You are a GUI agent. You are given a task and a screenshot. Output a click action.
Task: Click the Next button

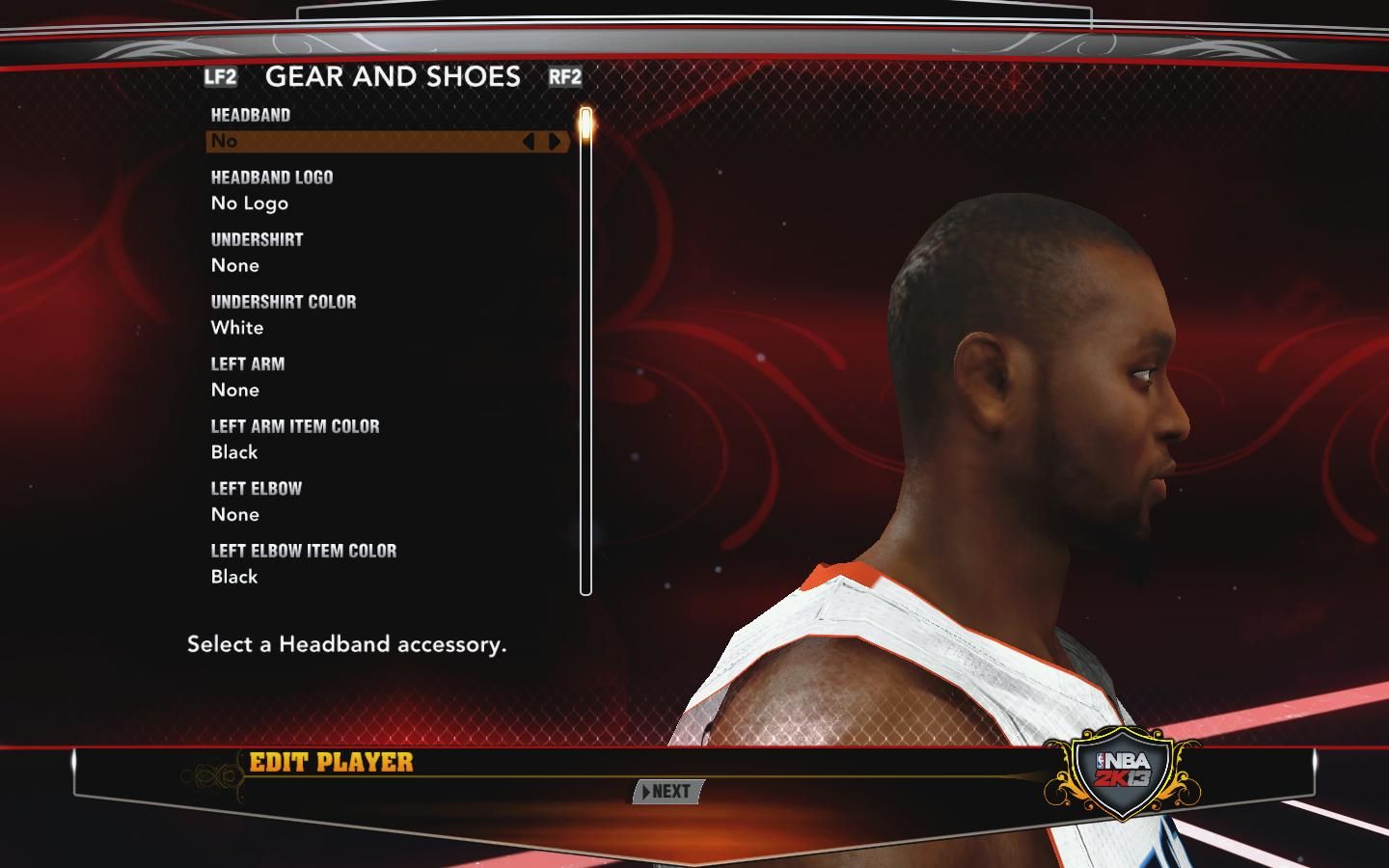pyautogui.click(x=667, y=792)
